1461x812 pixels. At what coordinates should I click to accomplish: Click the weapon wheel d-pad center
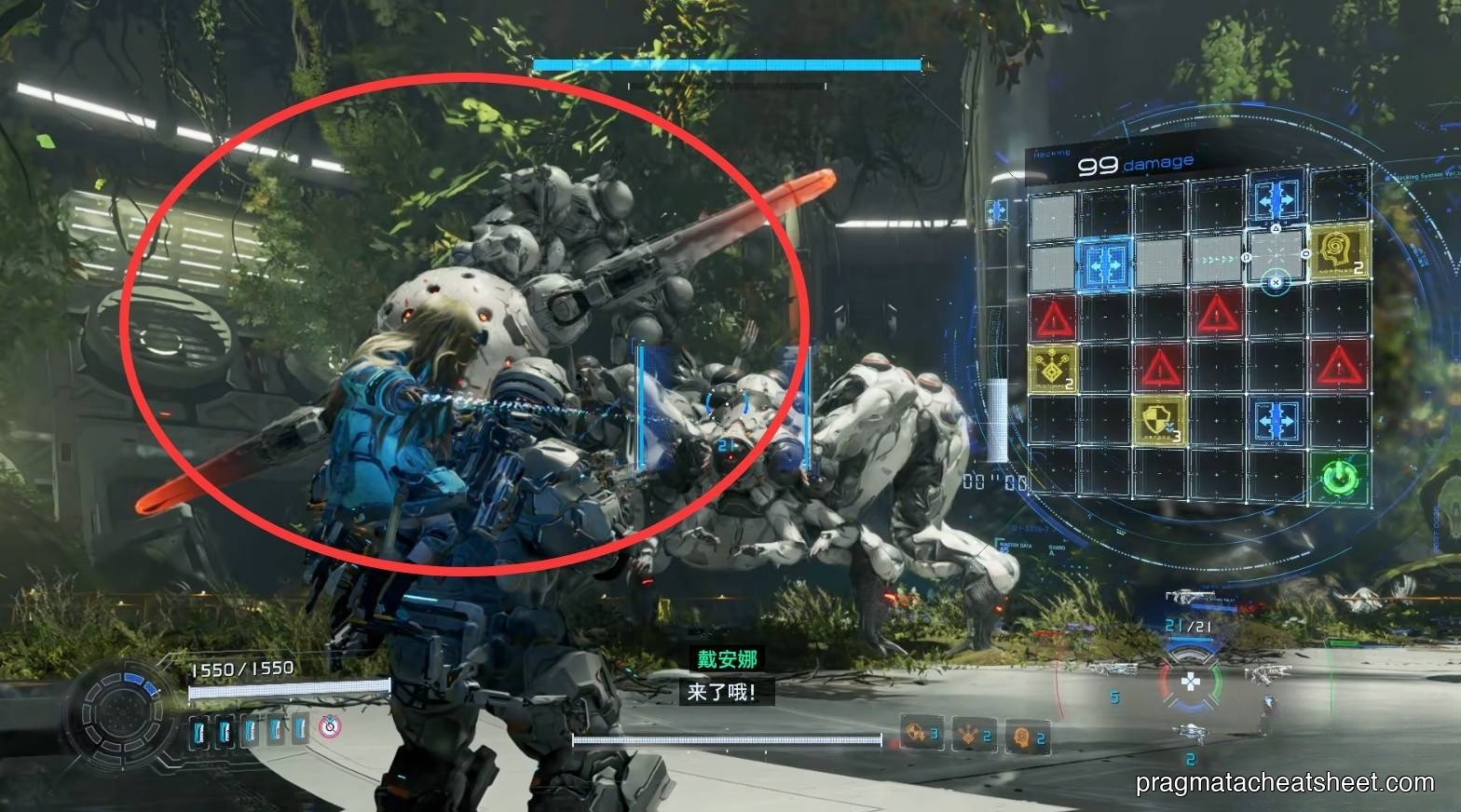click(x=1191, y=683)
